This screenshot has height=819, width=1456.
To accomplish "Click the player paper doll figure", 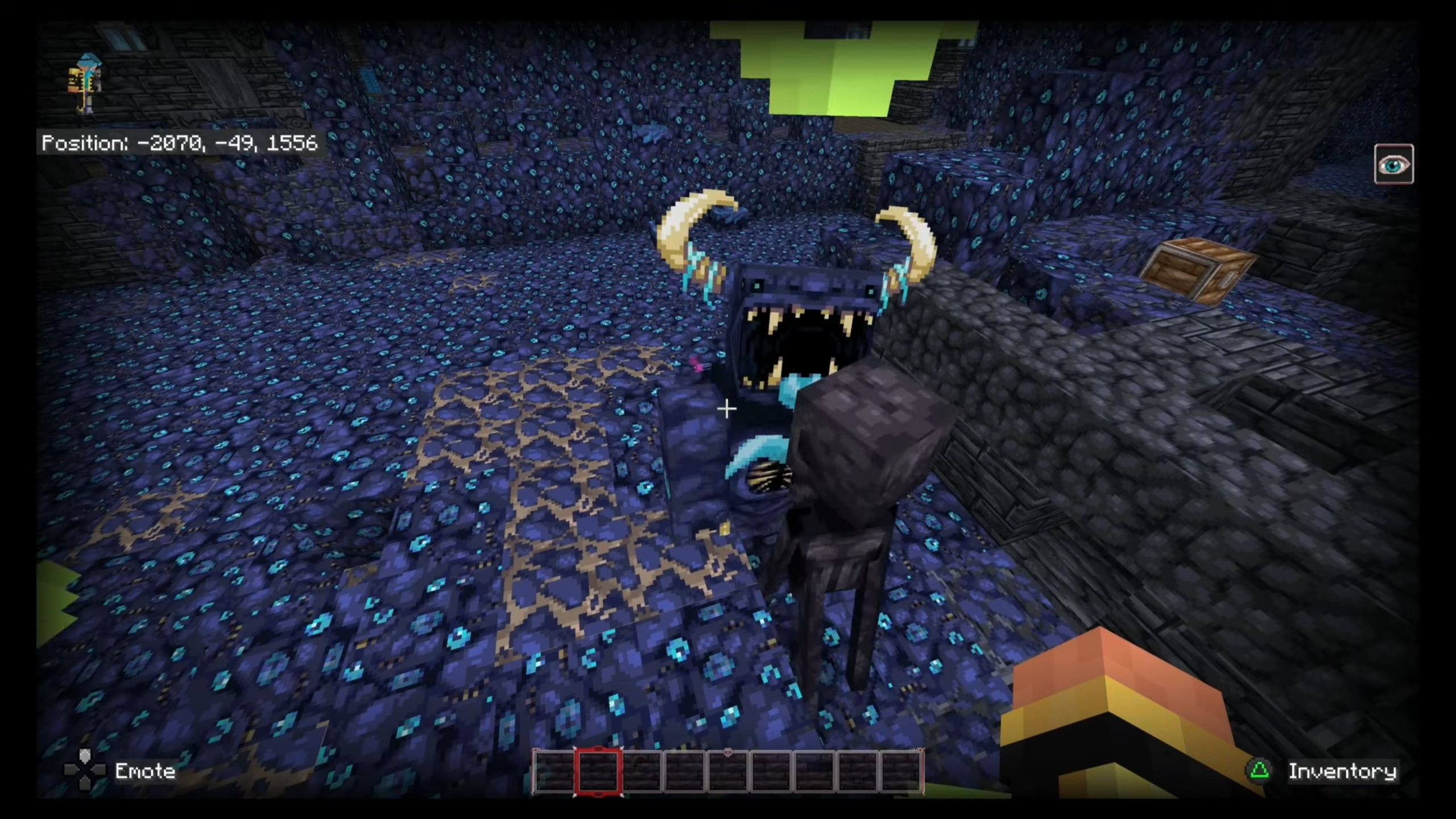I will 85,83.
